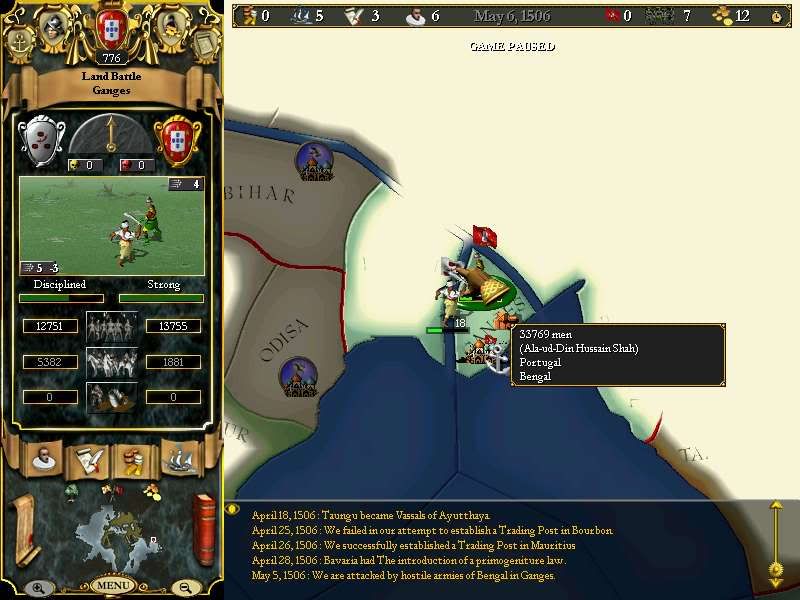Image resolution: width=800 pixels, height=600 pixels.
Task: Click the pocket watch game speed icon
Action: [776, 16]
